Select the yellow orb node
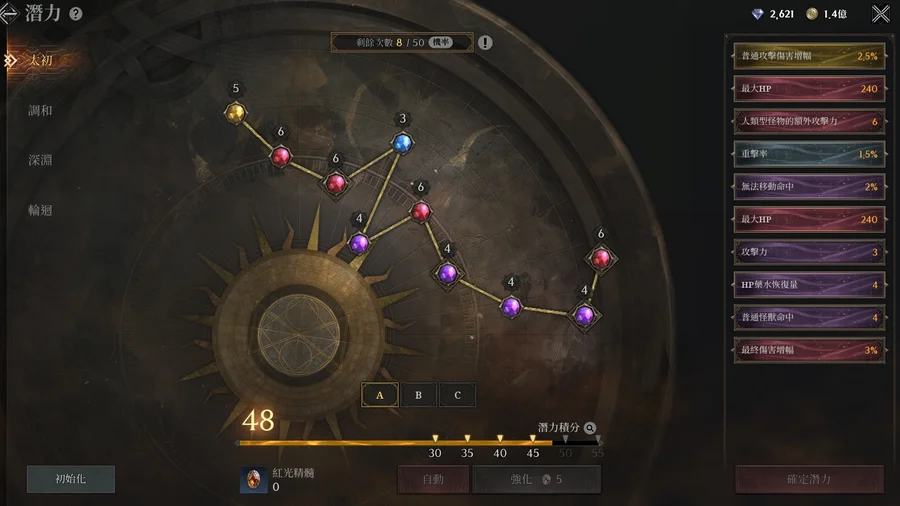This screenshot has height=506, width=900. coord(235,112)
